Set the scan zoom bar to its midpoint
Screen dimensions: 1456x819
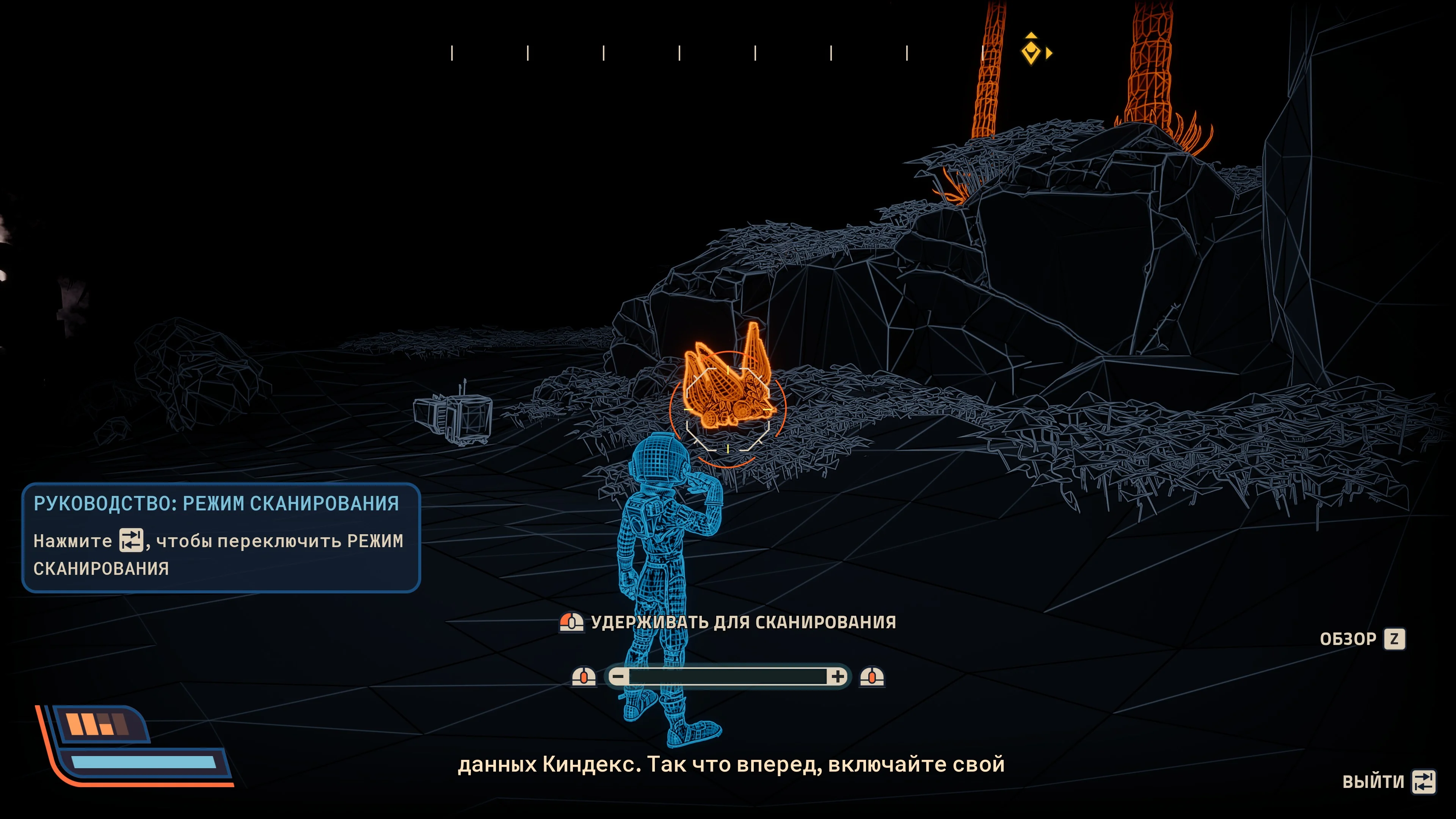728,676
